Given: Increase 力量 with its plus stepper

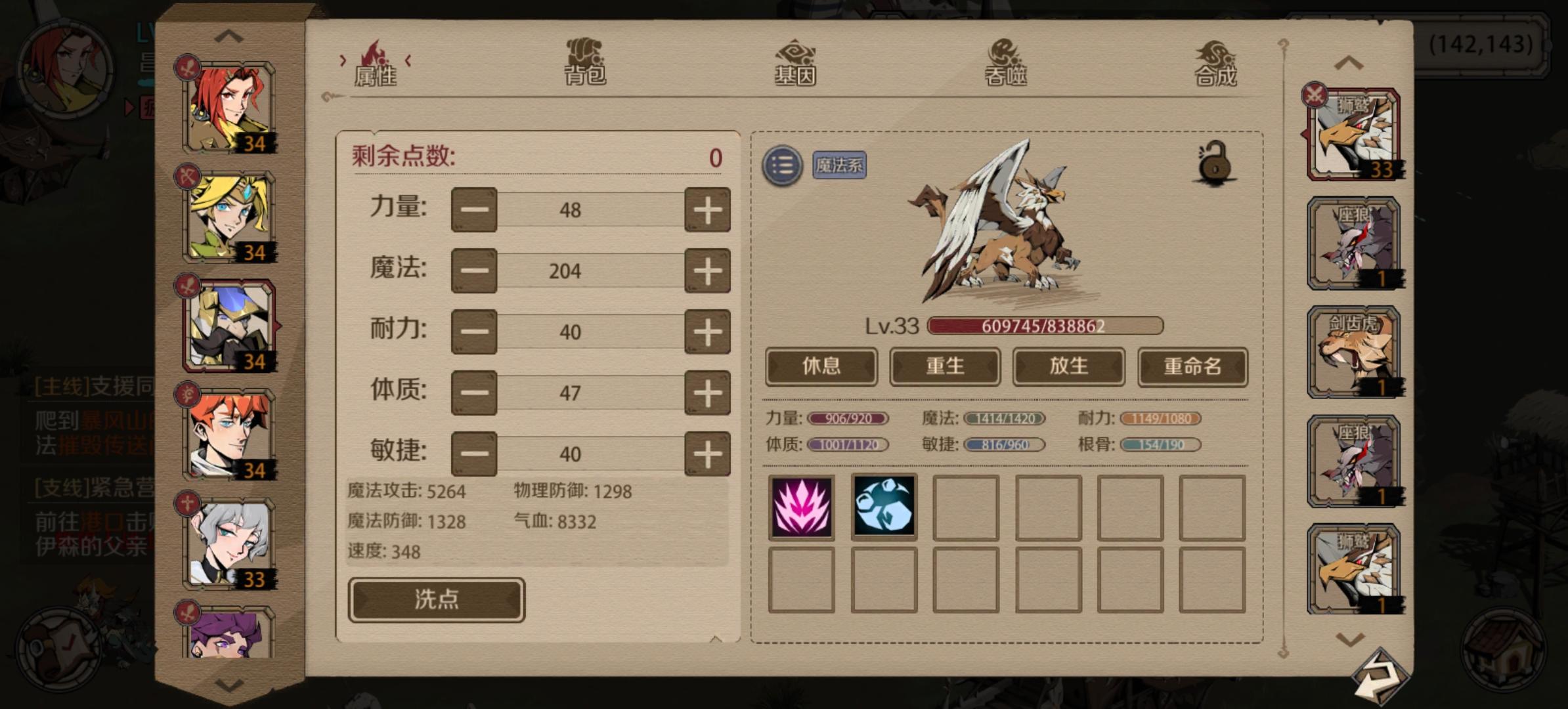Looking at the screenshot, I should [x=707, y=209].
